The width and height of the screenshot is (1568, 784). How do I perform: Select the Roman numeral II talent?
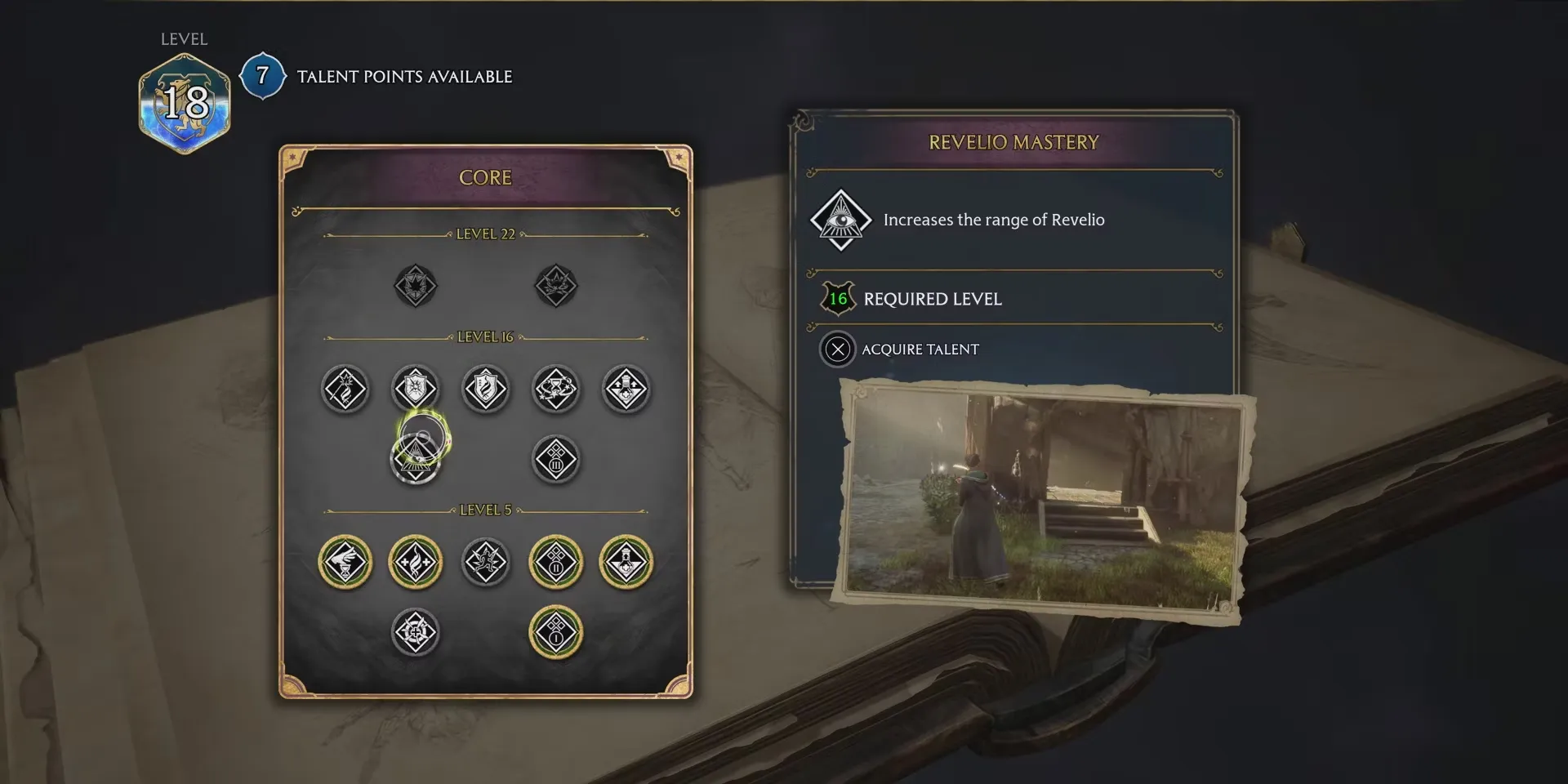pos(556,563)
